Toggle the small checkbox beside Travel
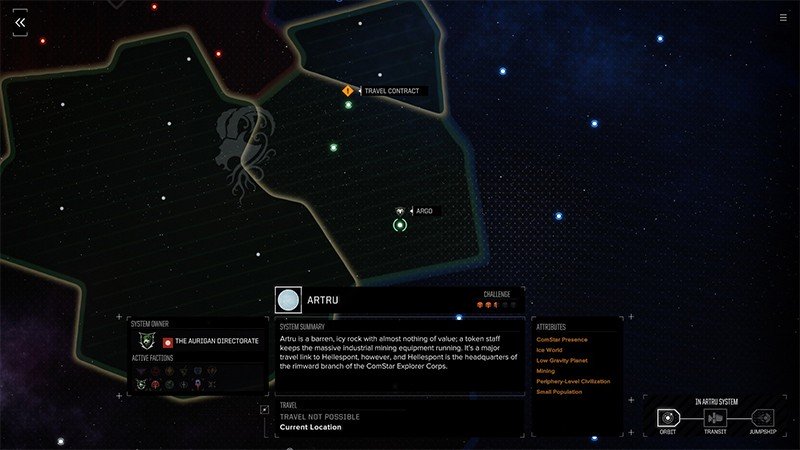This screenshot has width=800, height=450. point(264,409)
